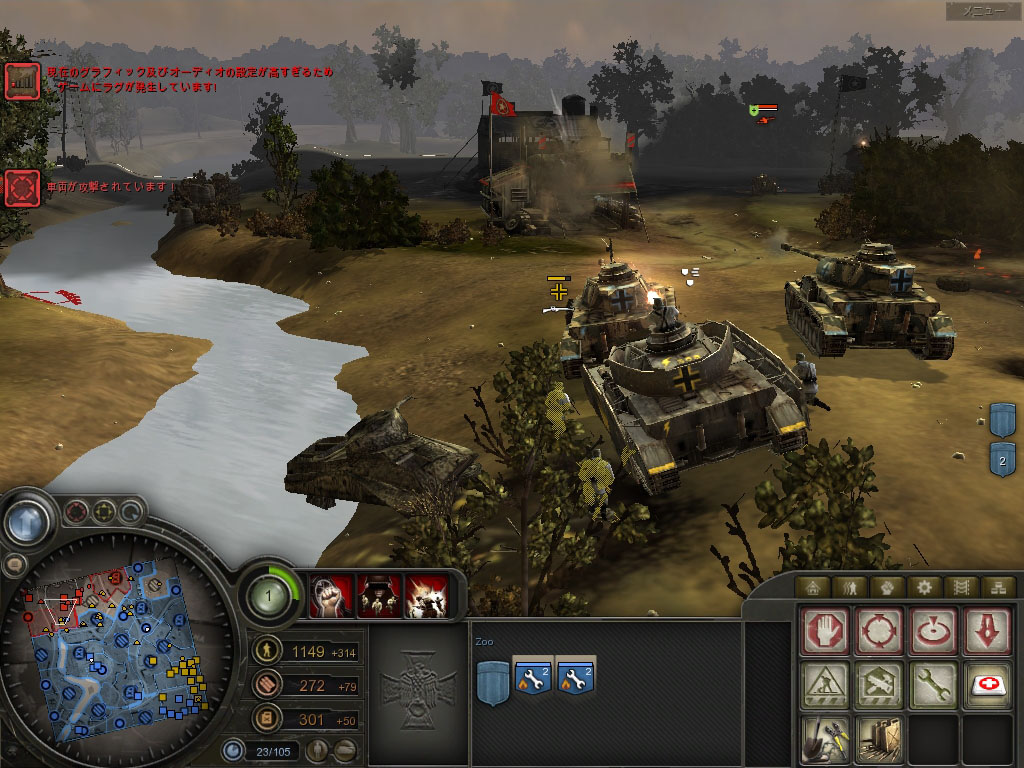This screenshot has height=768, width=1024.
Task: Click the round command points button showing 1
Action: [268, 596]
